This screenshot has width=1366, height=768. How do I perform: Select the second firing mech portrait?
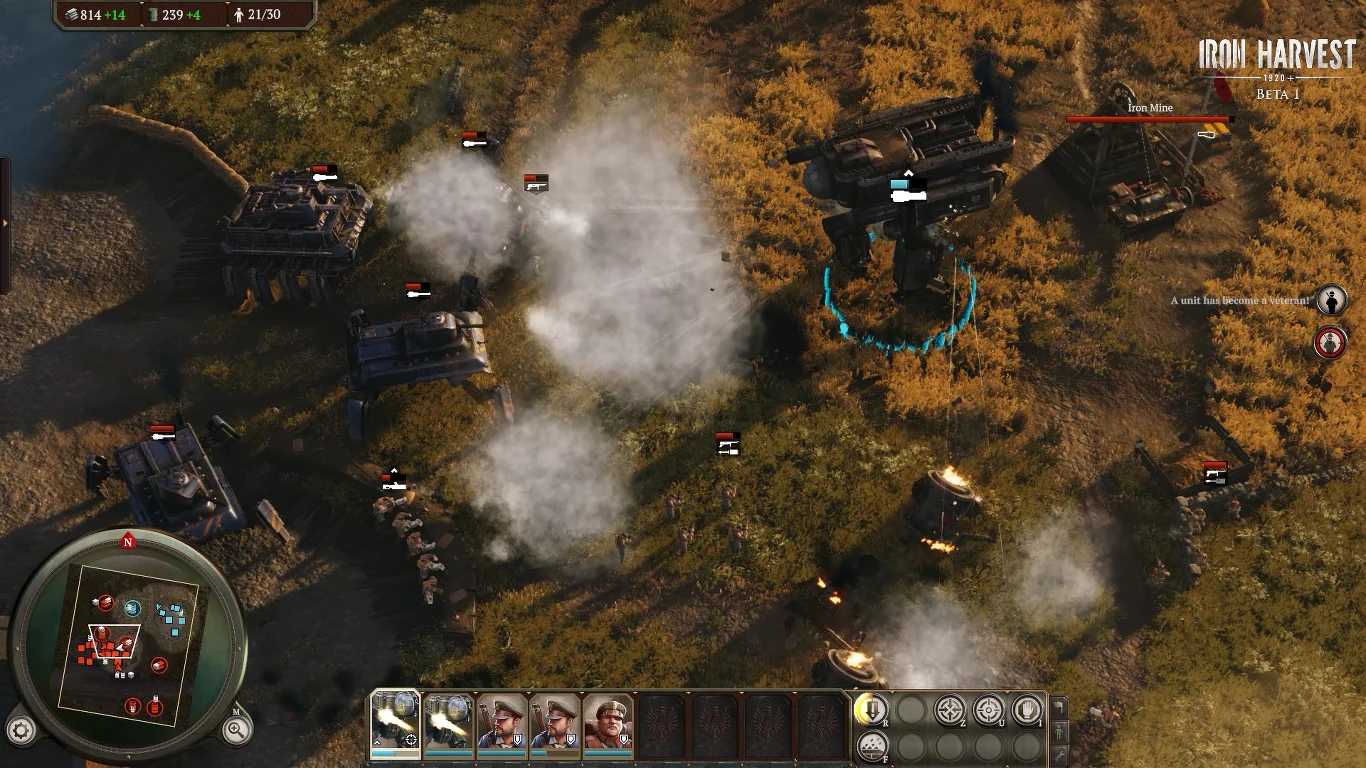(x=449, y=722)
